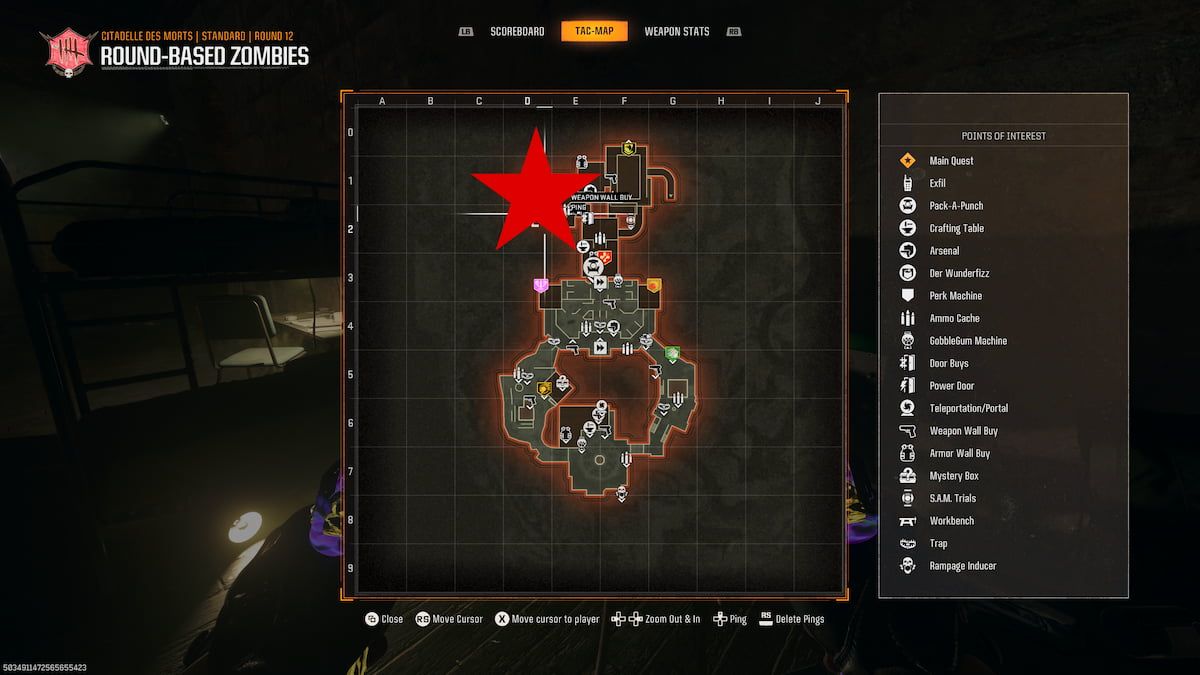Switch to the Scoreboard tab
The image size is (1200, 675).
point(517,31)
